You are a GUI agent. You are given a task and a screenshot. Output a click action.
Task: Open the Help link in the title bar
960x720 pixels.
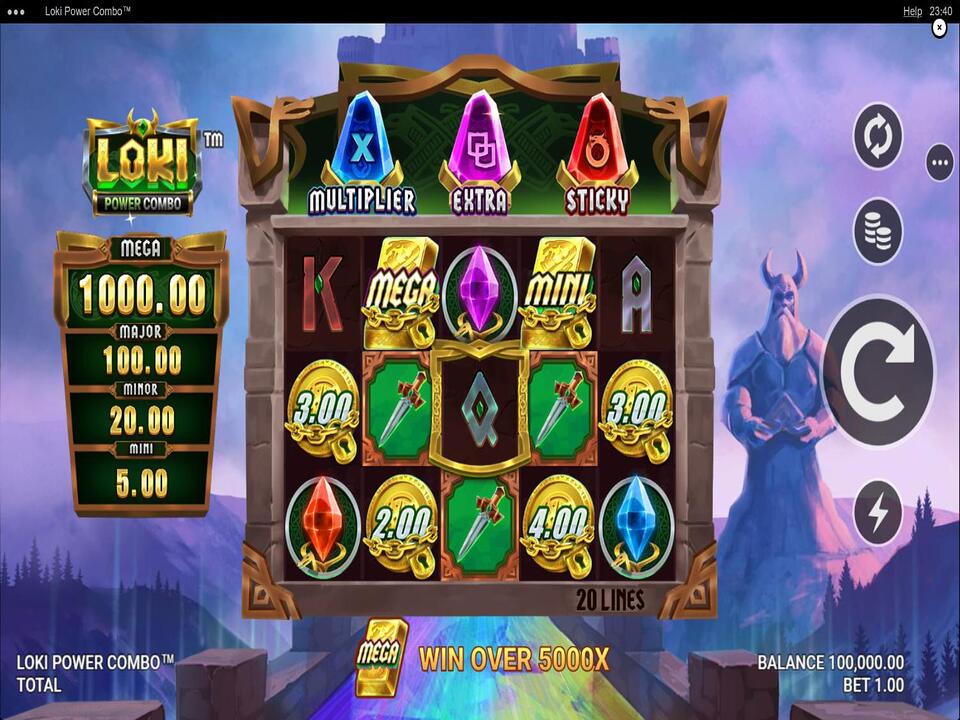pyautogui.click(x=912, y=11)
